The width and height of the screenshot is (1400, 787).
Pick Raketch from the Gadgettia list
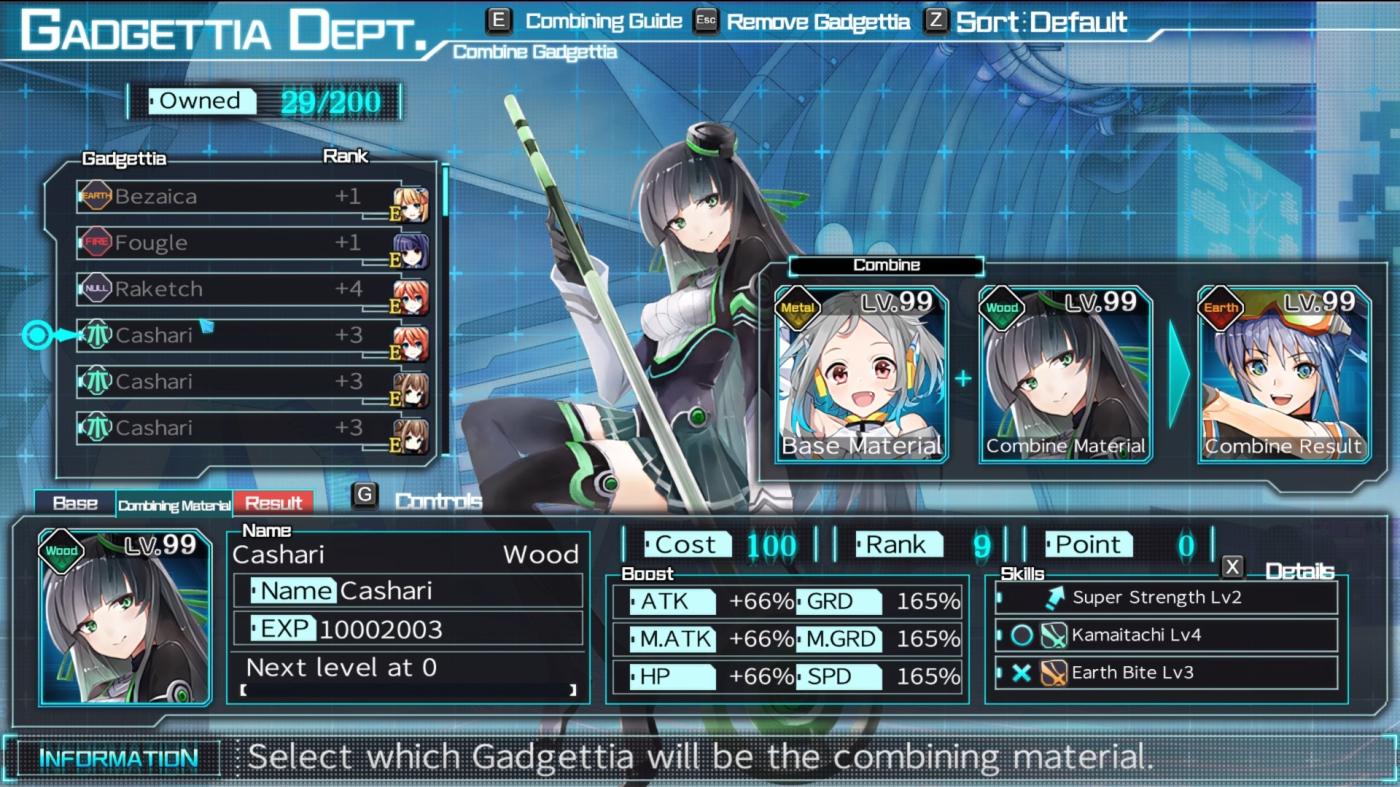click(250, 289)
